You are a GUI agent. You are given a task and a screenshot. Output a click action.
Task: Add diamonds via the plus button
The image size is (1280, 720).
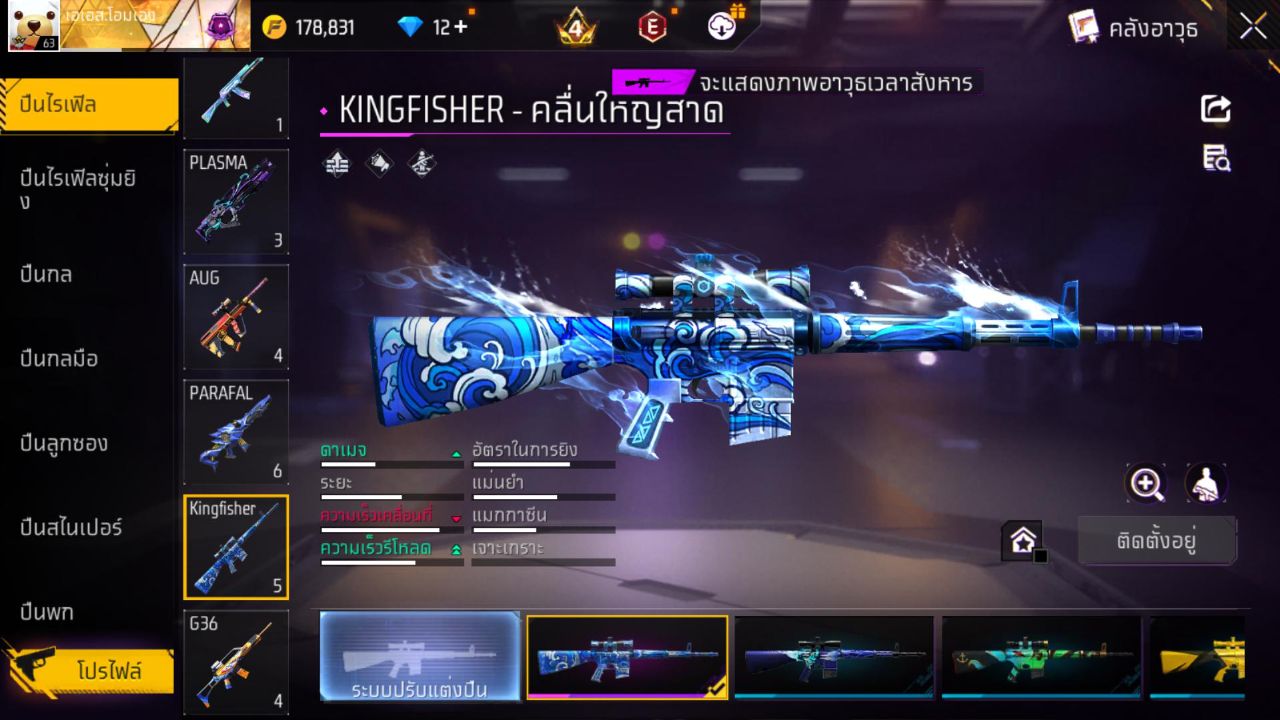point(460,27)
